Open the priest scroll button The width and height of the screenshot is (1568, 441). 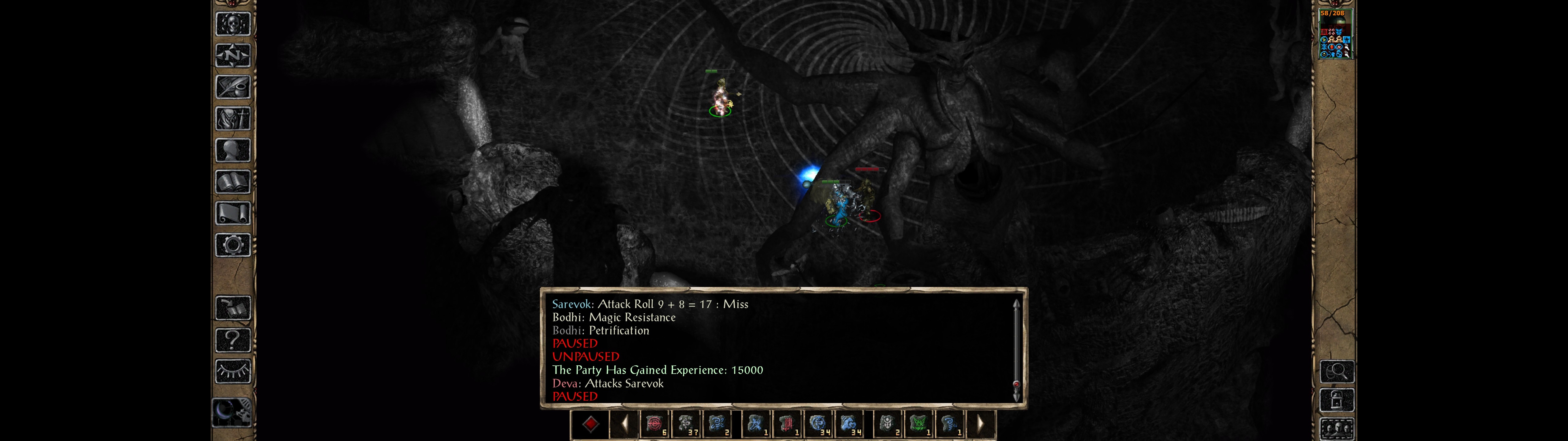coord(233,213)
